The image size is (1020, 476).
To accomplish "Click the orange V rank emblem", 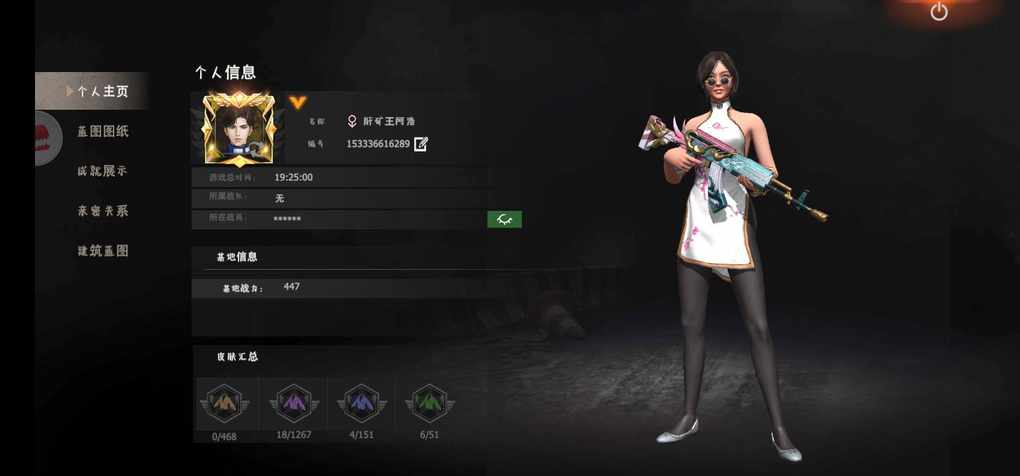I will tap(297, 102).
